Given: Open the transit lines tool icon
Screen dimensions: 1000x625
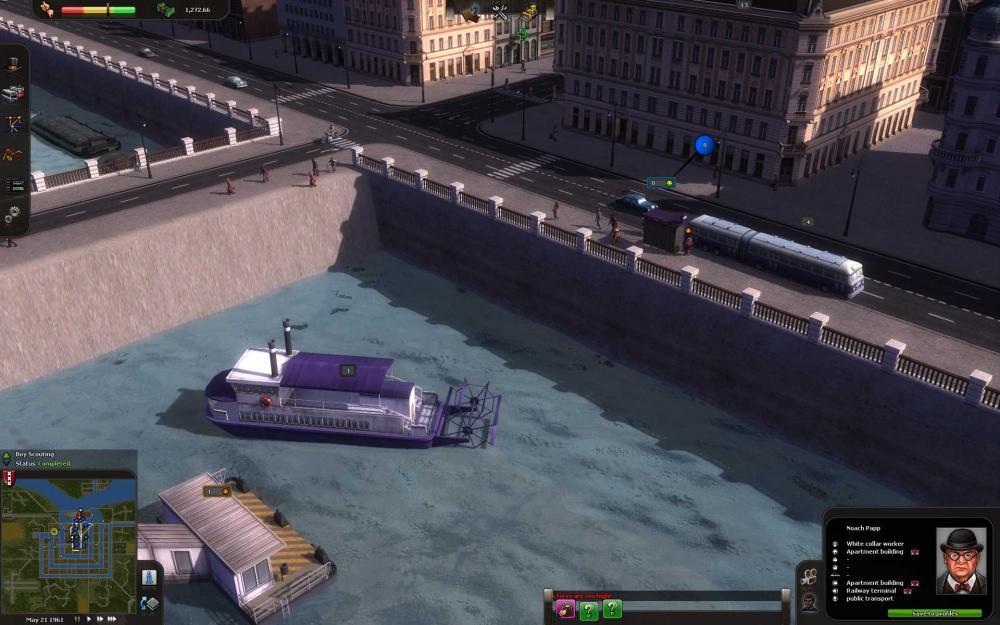Looking at the screenshot, I should point(13,123).
